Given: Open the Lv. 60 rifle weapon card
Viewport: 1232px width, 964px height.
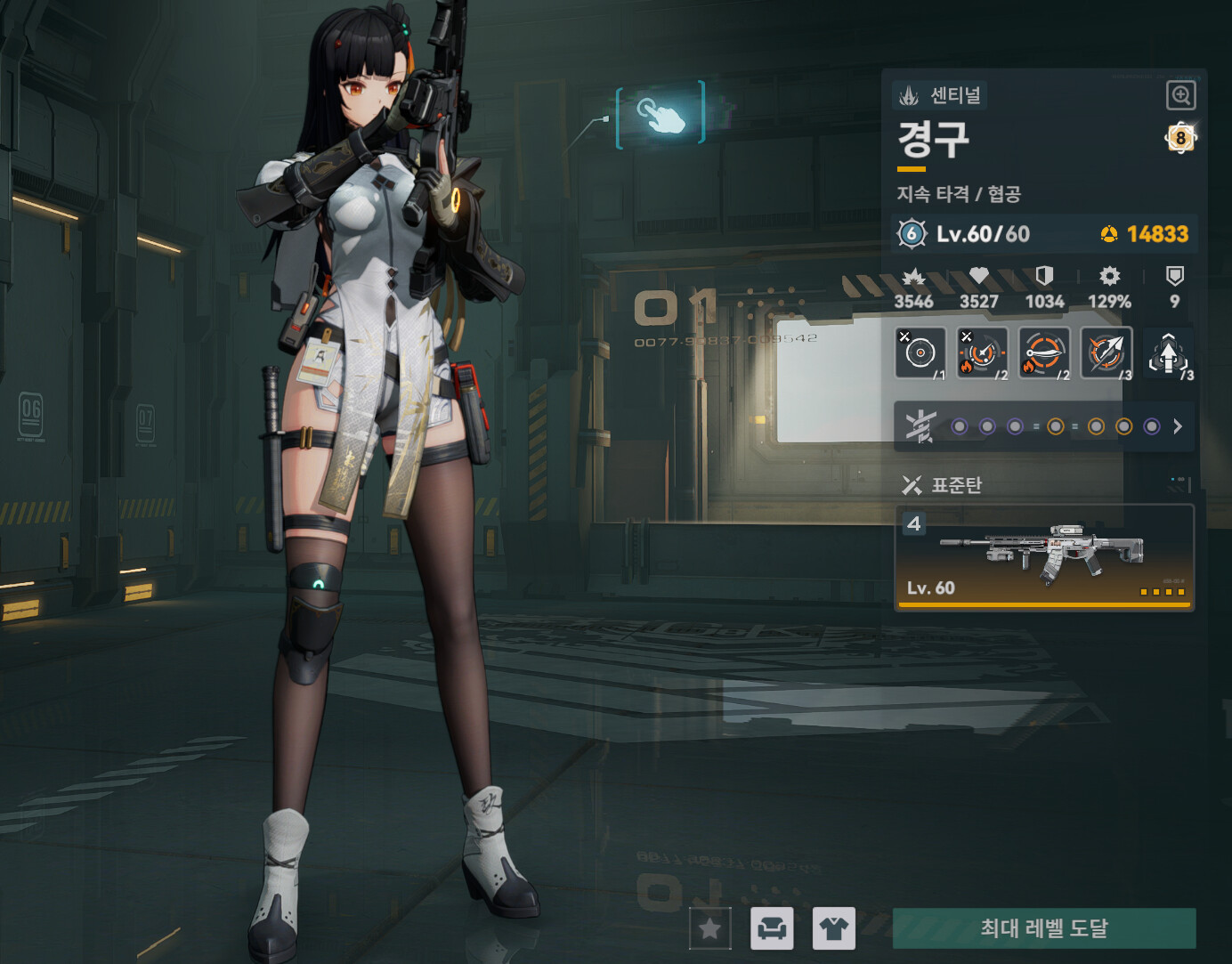Looking at the screenshot, I should [x=1043, y=558].
